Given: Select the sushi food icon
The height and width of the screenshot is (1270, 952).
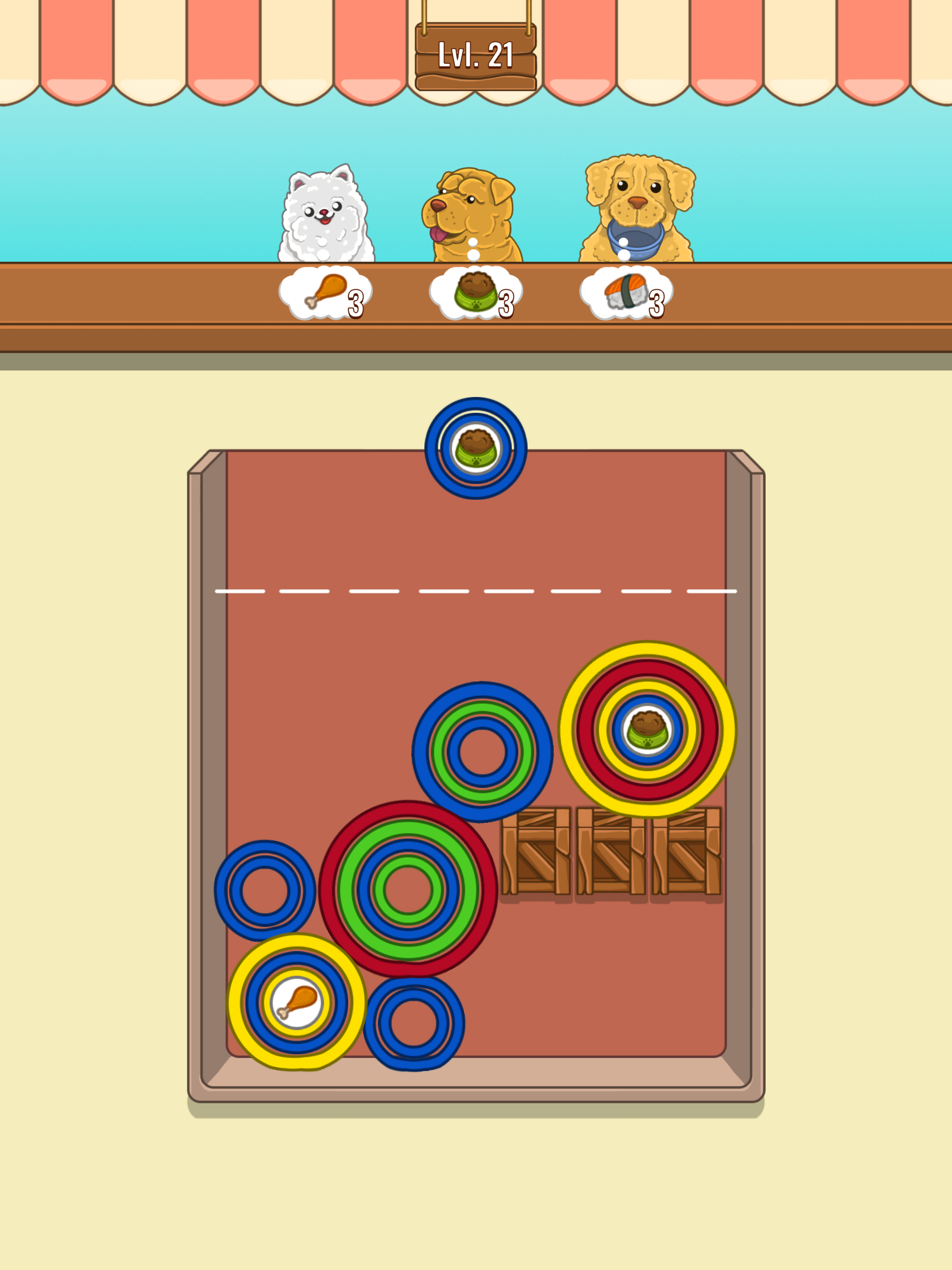Looking at the screenshot, I should click(x=626, y=291).
